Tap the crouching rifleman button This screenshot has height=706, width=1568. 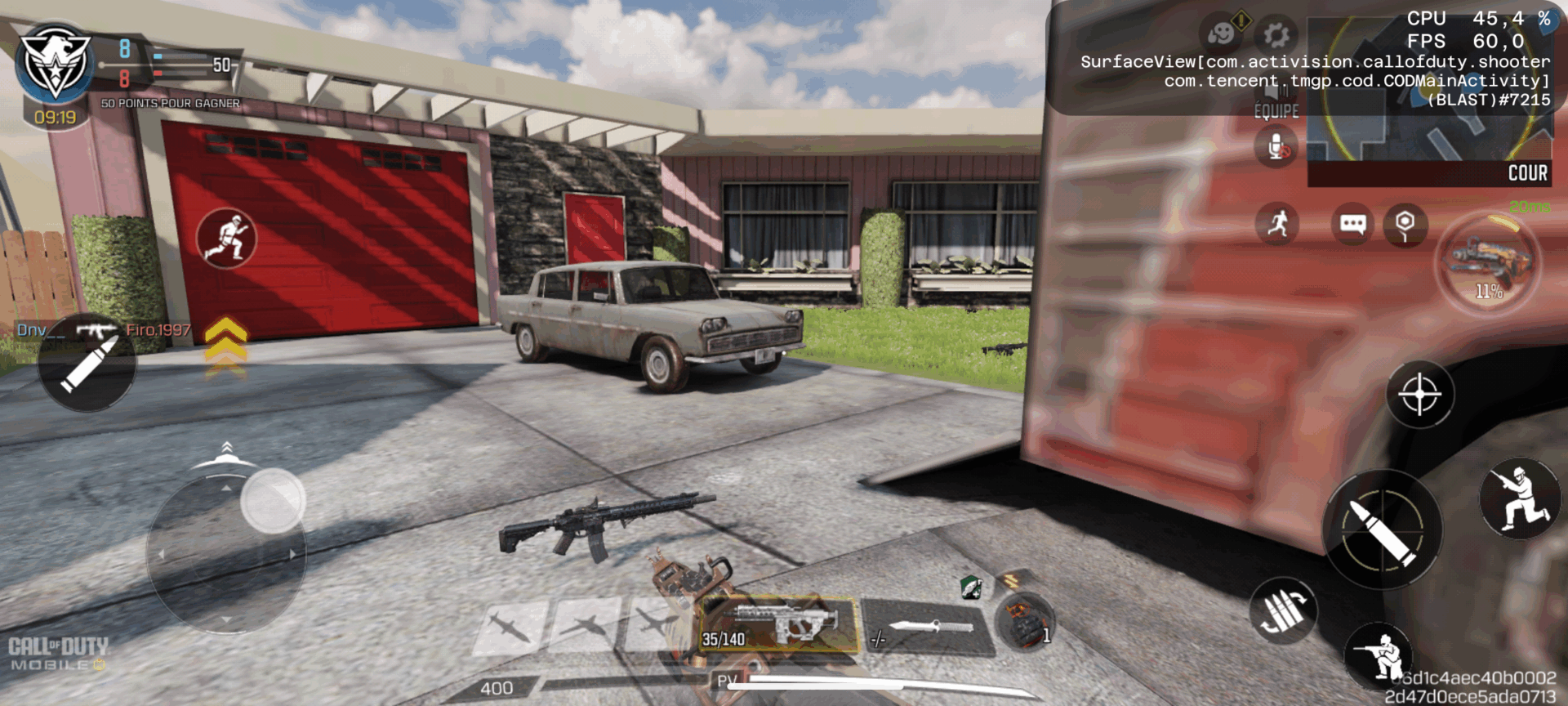1379,655
